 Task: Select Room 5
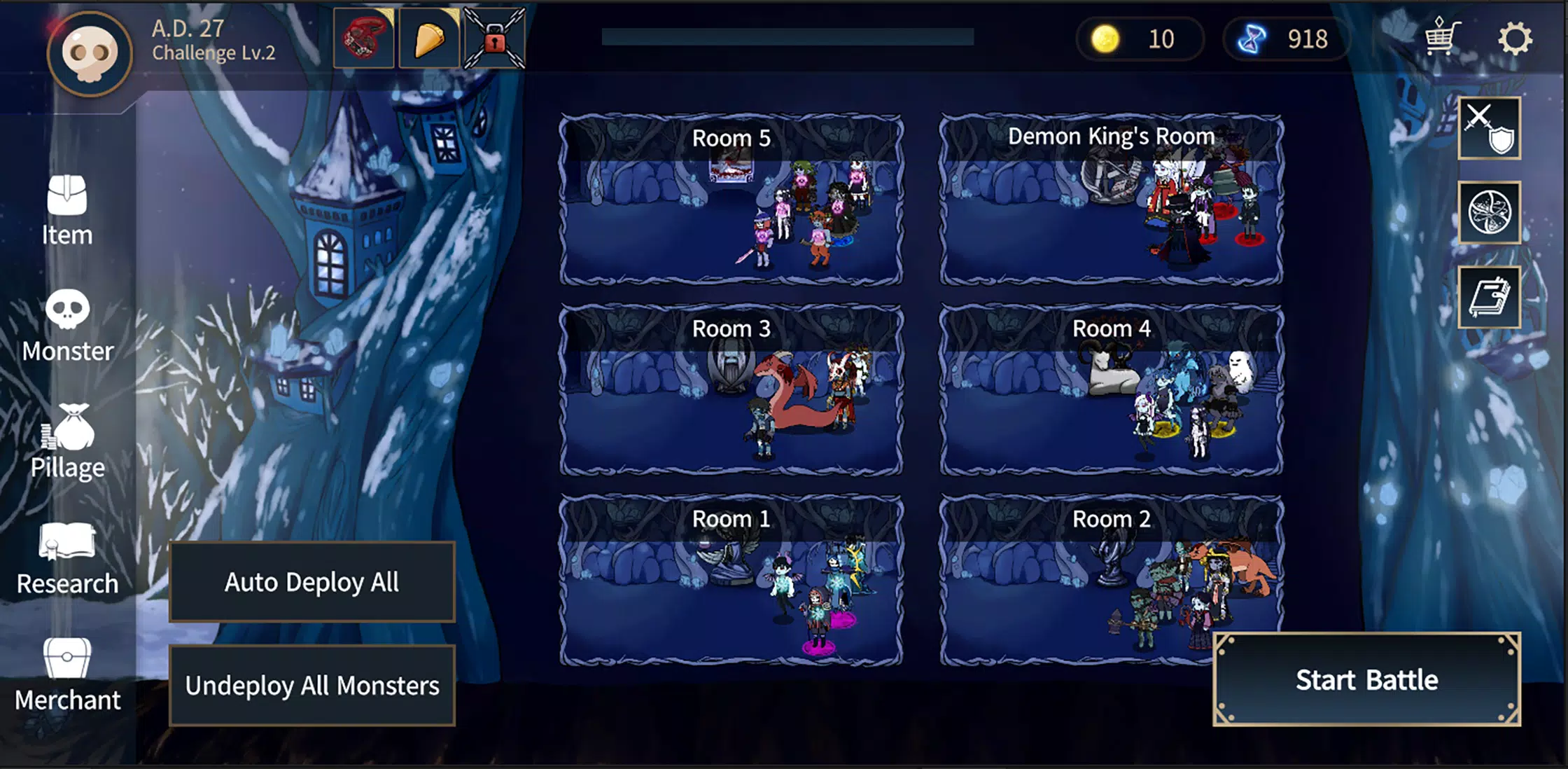(x=731, y=200)
